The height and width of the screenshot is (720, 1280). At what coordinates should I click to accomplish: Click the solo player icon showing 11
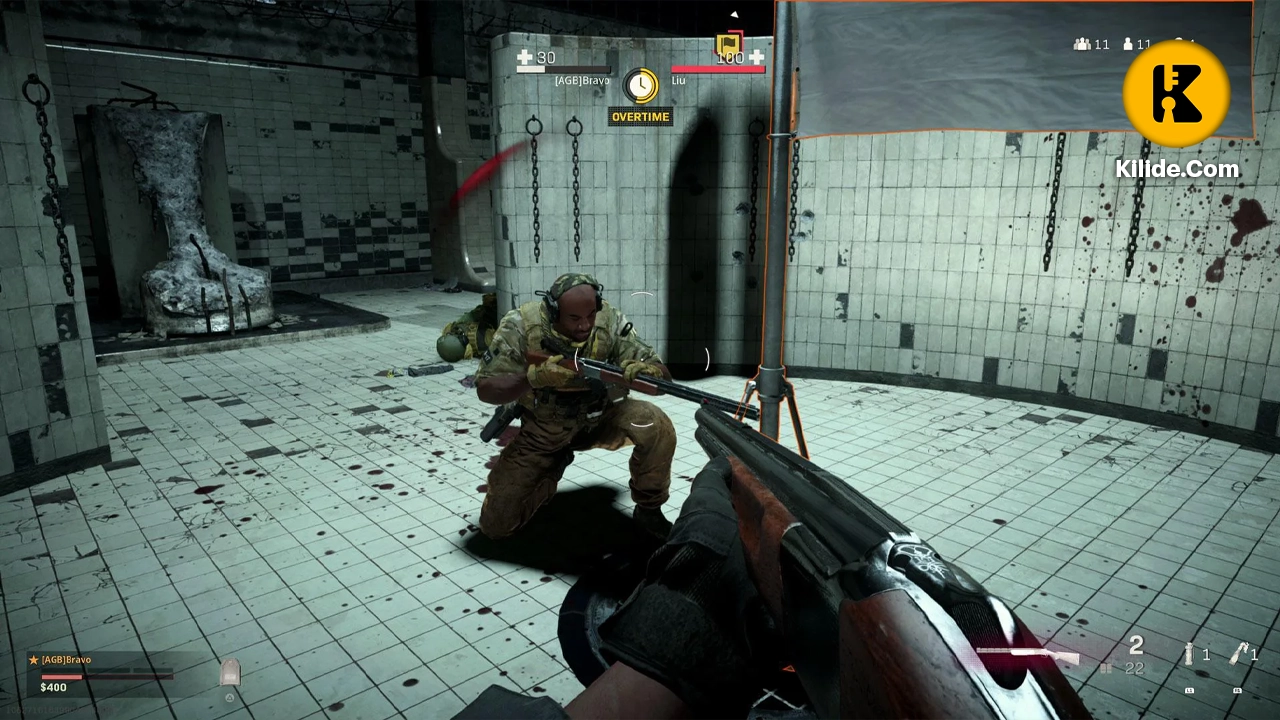(1127, 44)
